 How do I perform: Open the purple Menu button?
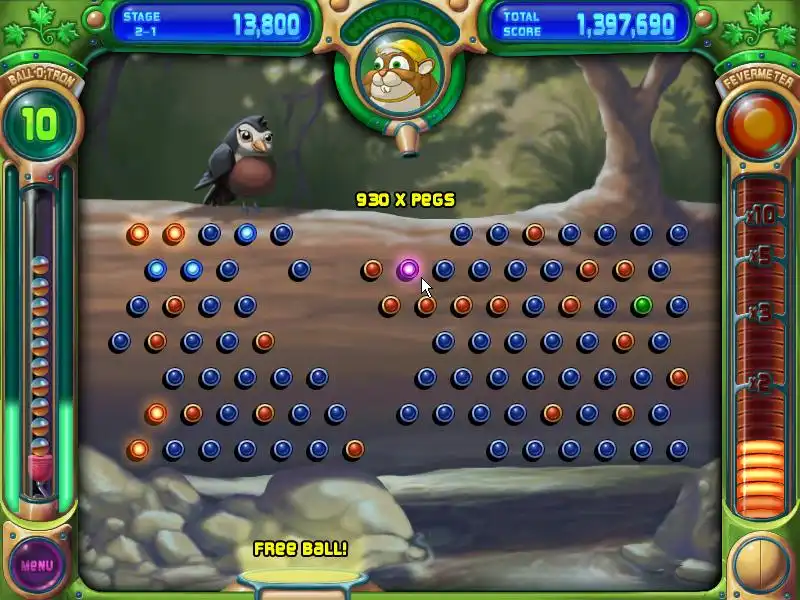pos(36,565)
